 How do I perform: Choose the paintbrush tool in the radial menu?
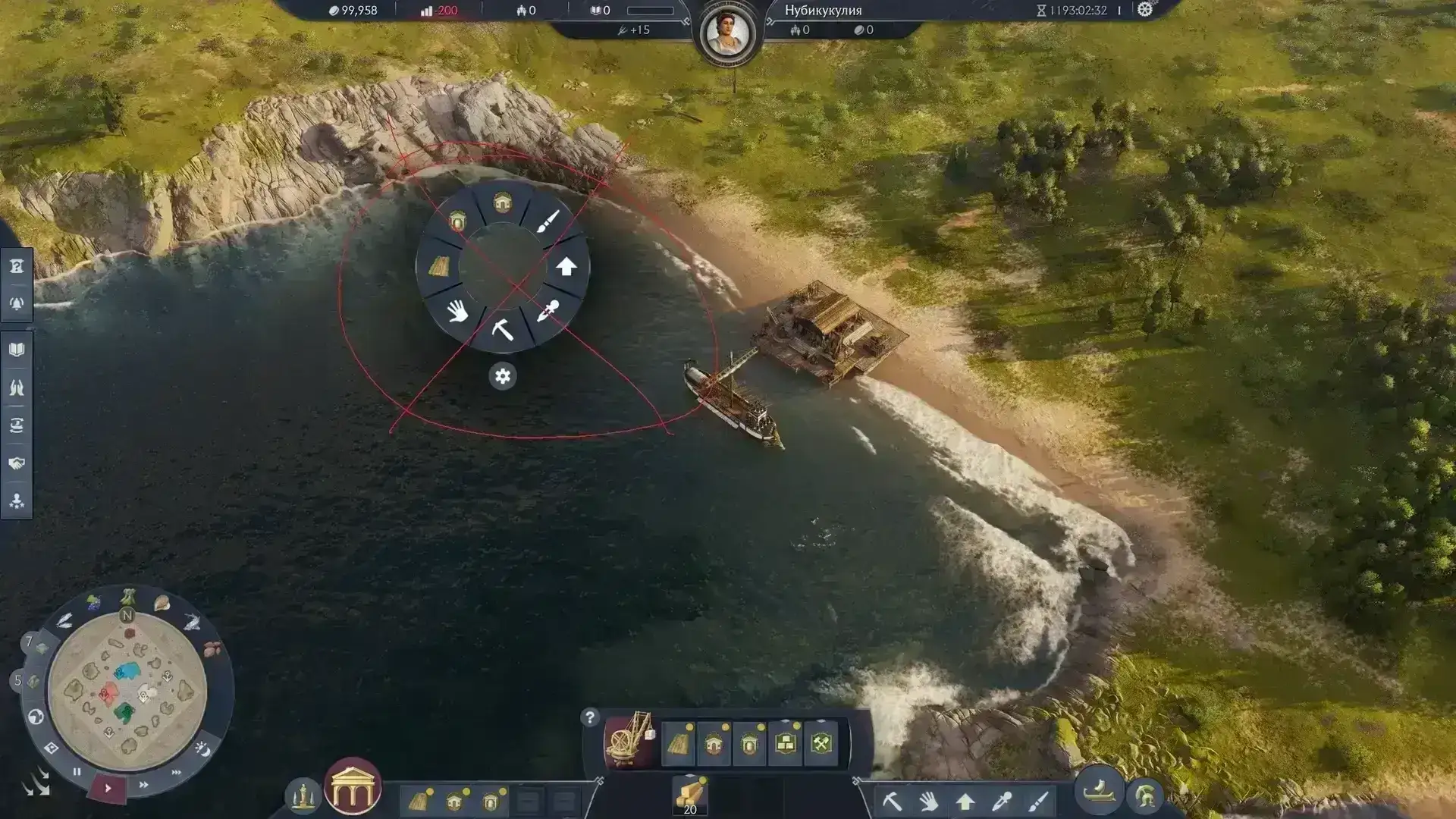coord(548,221)
